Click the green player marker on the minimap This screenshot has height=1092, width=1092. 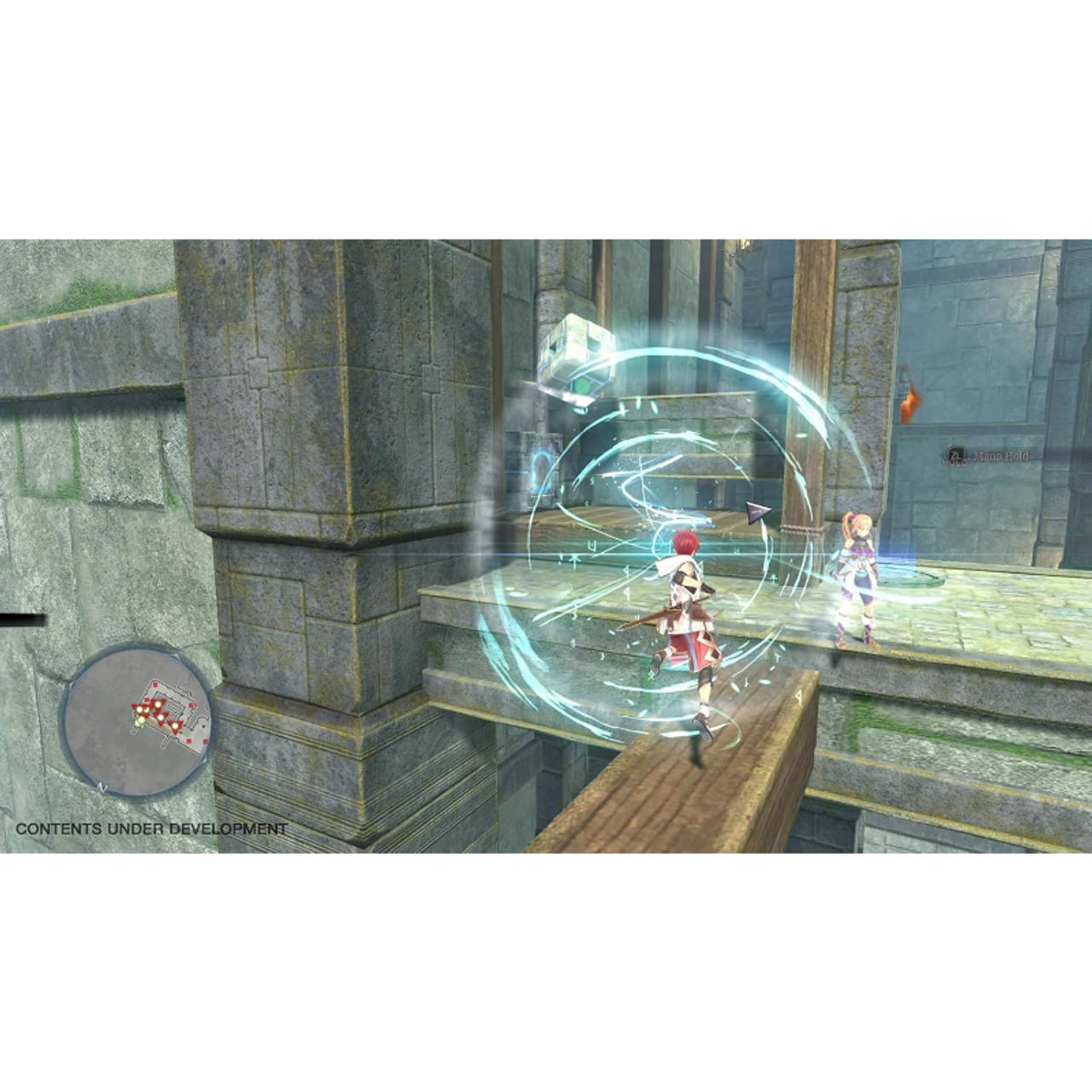[x=141, y=721]
